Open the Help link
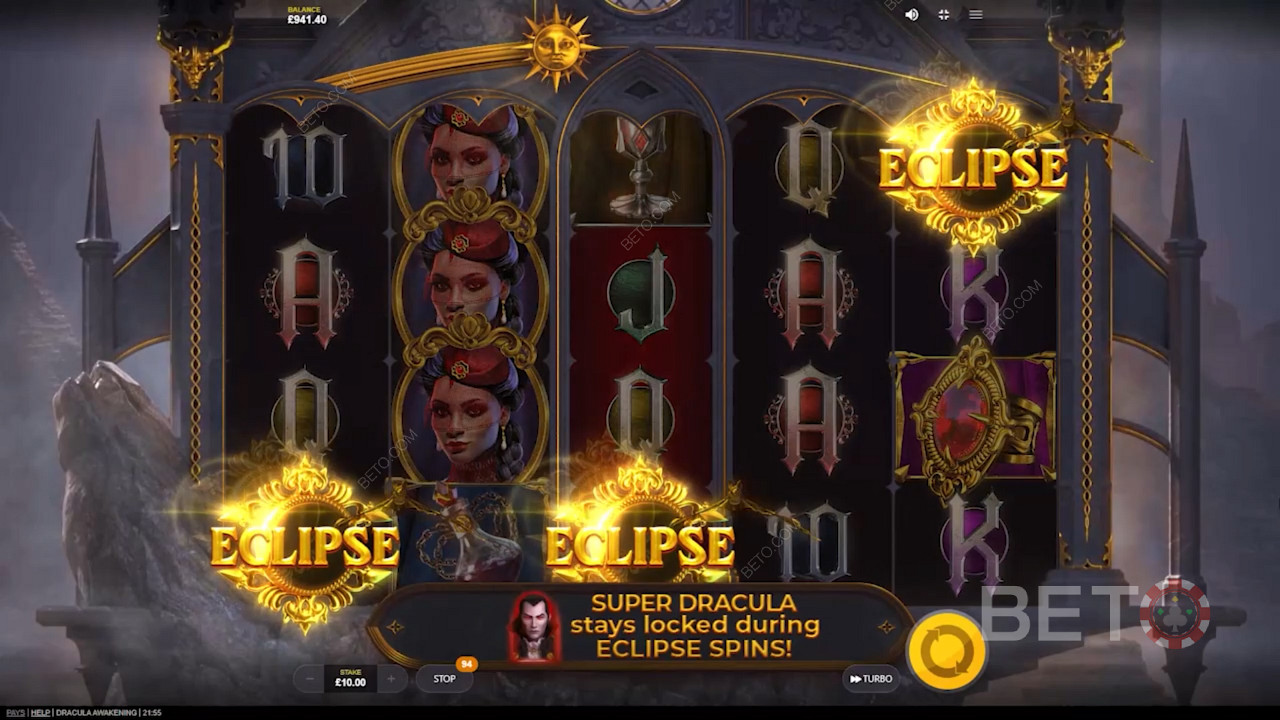This screenshot has width=1280, height=720. point(40,712)
